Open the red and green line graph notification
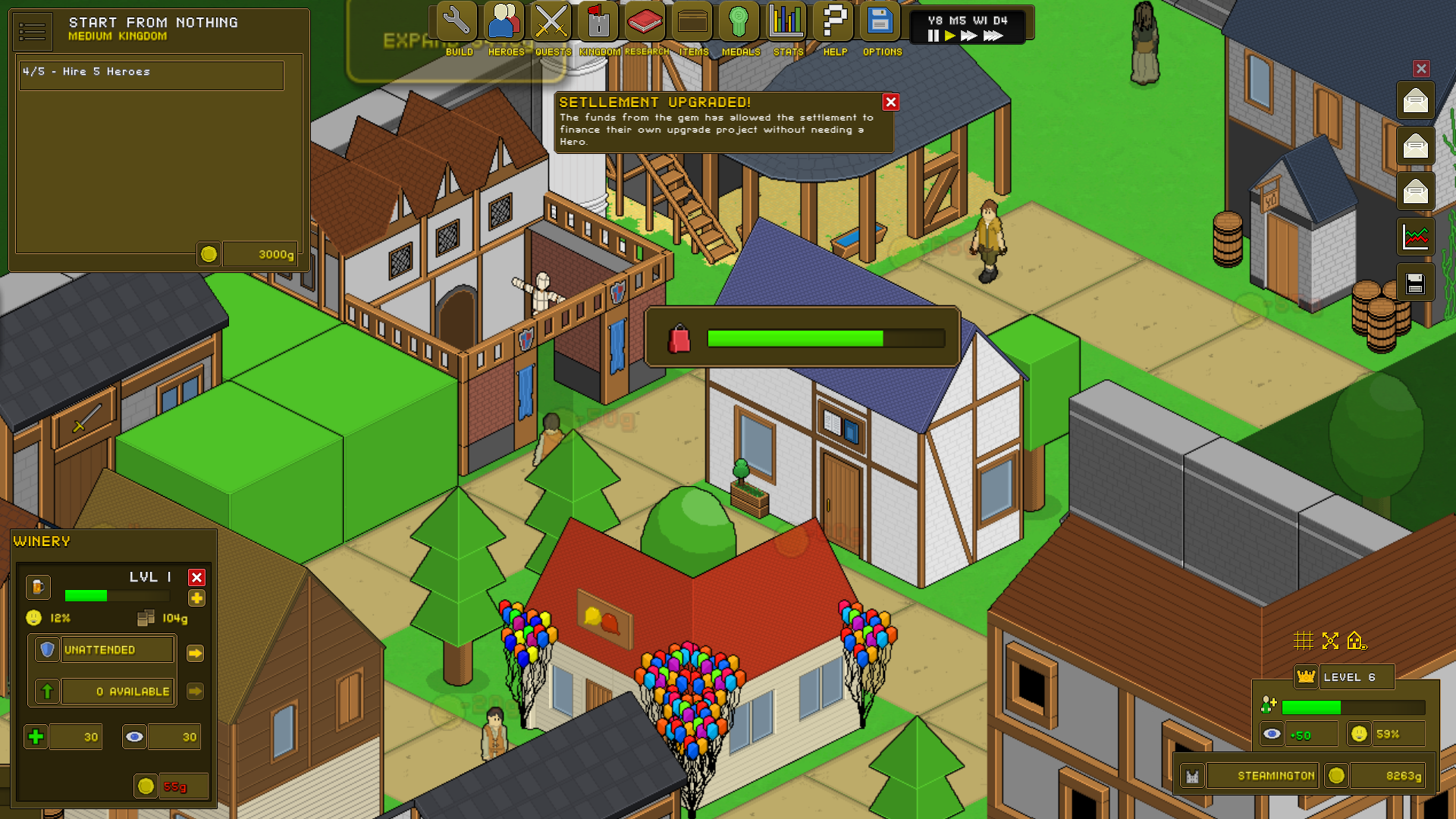The image size is (1456, 819). pos(1415,237)
